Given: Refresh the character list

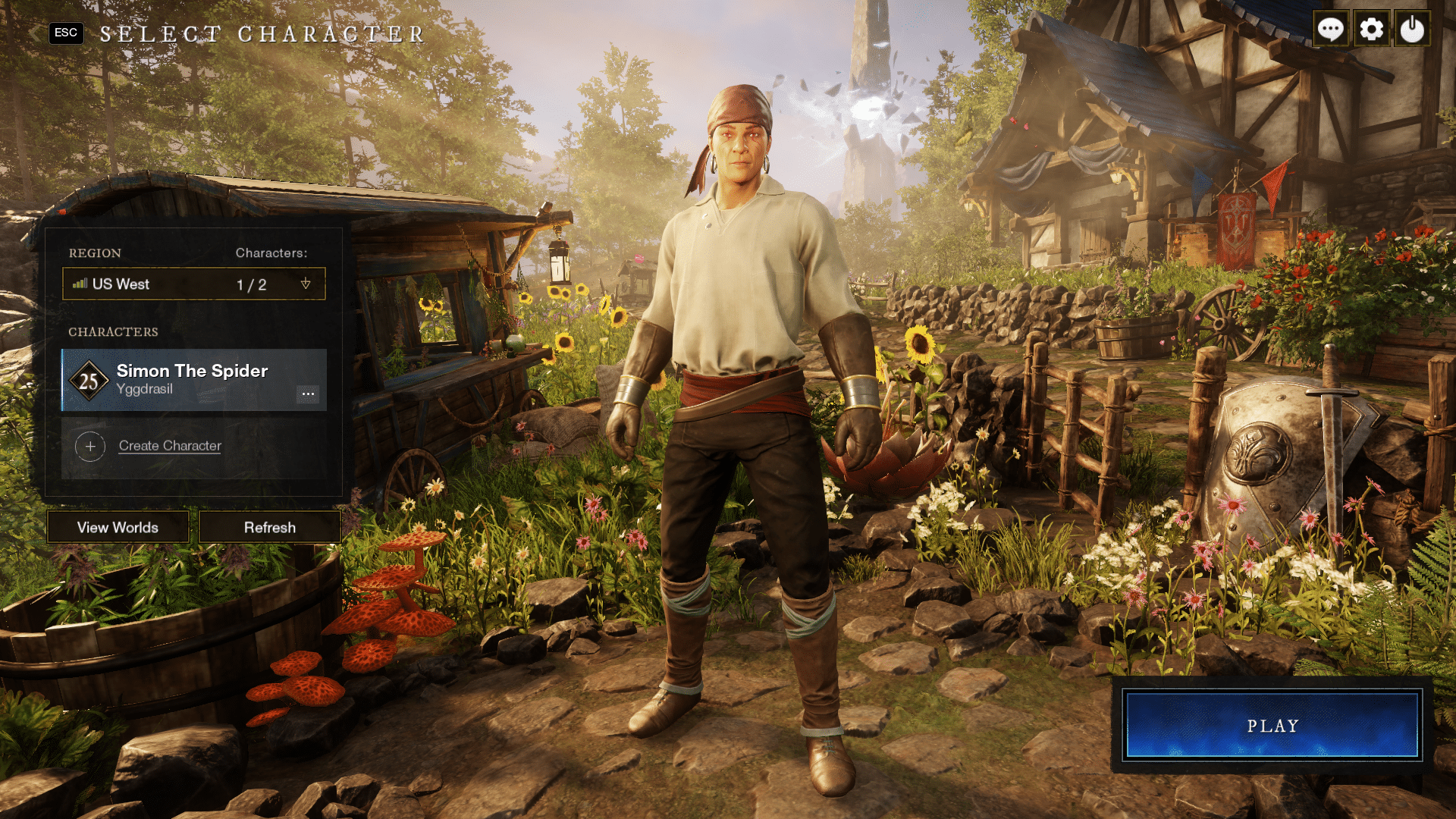Looking at the screenshot, I should 270,527.
